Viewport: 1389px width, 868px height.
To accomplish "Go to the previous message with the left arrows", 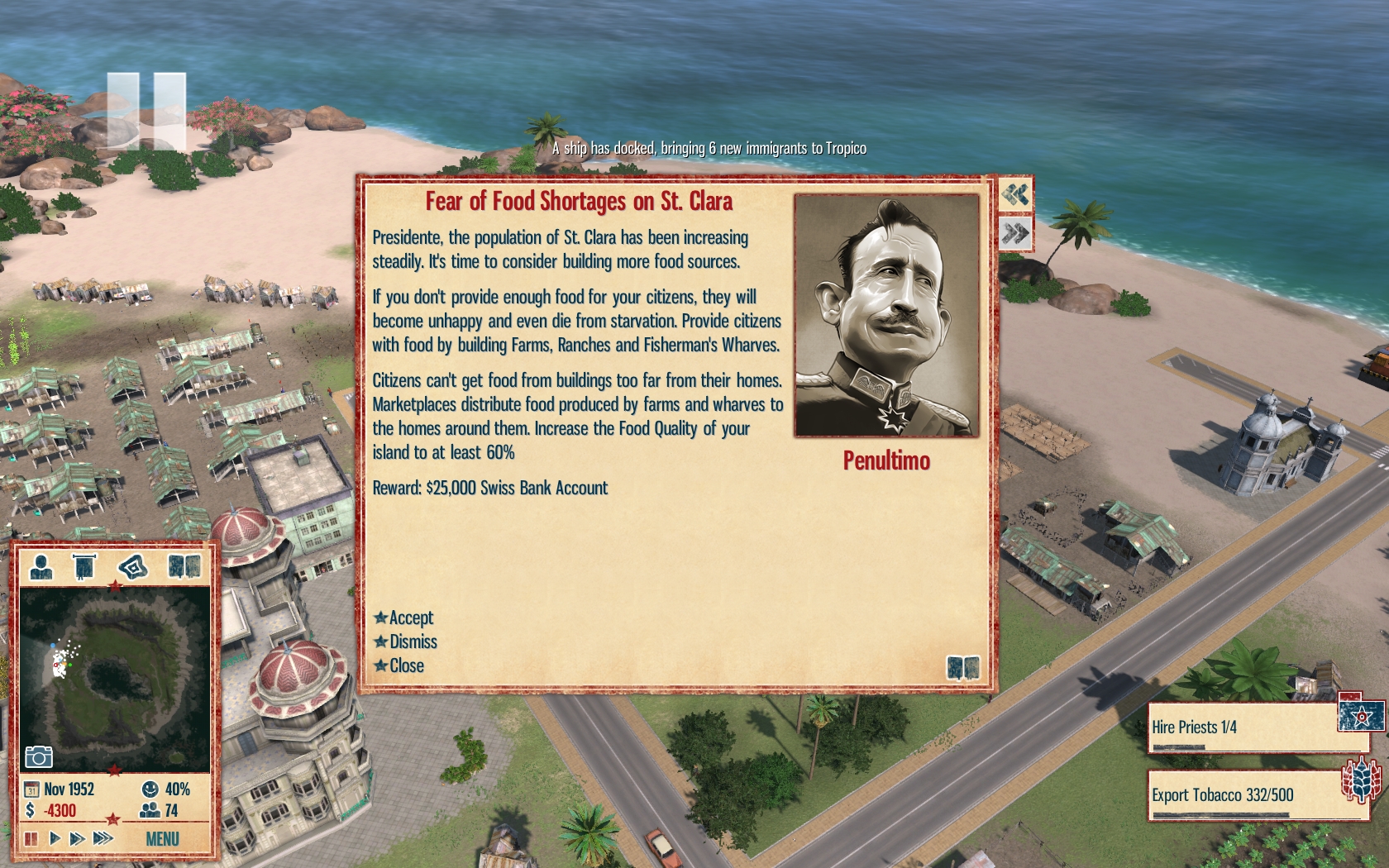I will (1015, 195).
